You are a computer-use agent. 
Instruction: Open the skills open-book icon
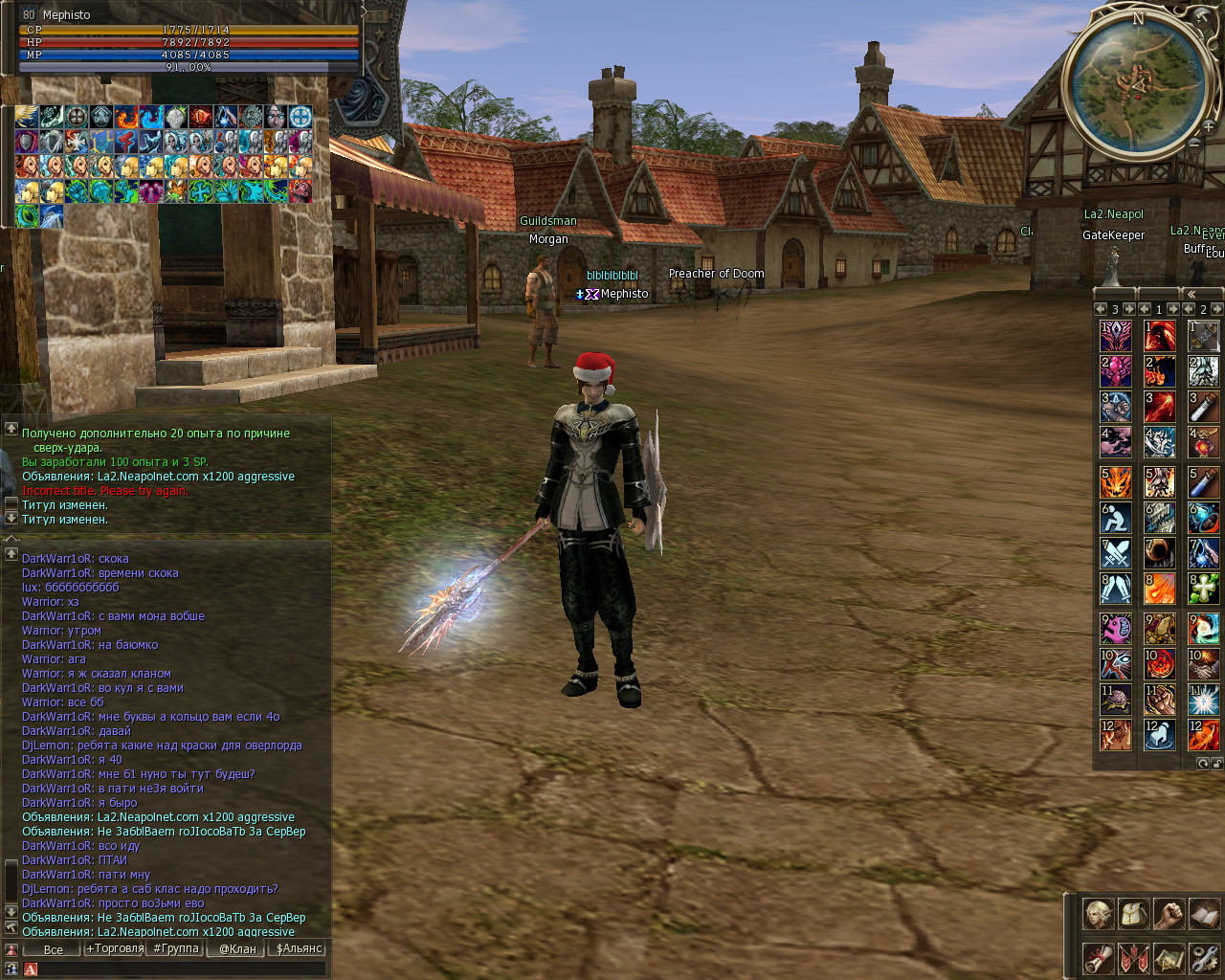tap(1204, 914)
